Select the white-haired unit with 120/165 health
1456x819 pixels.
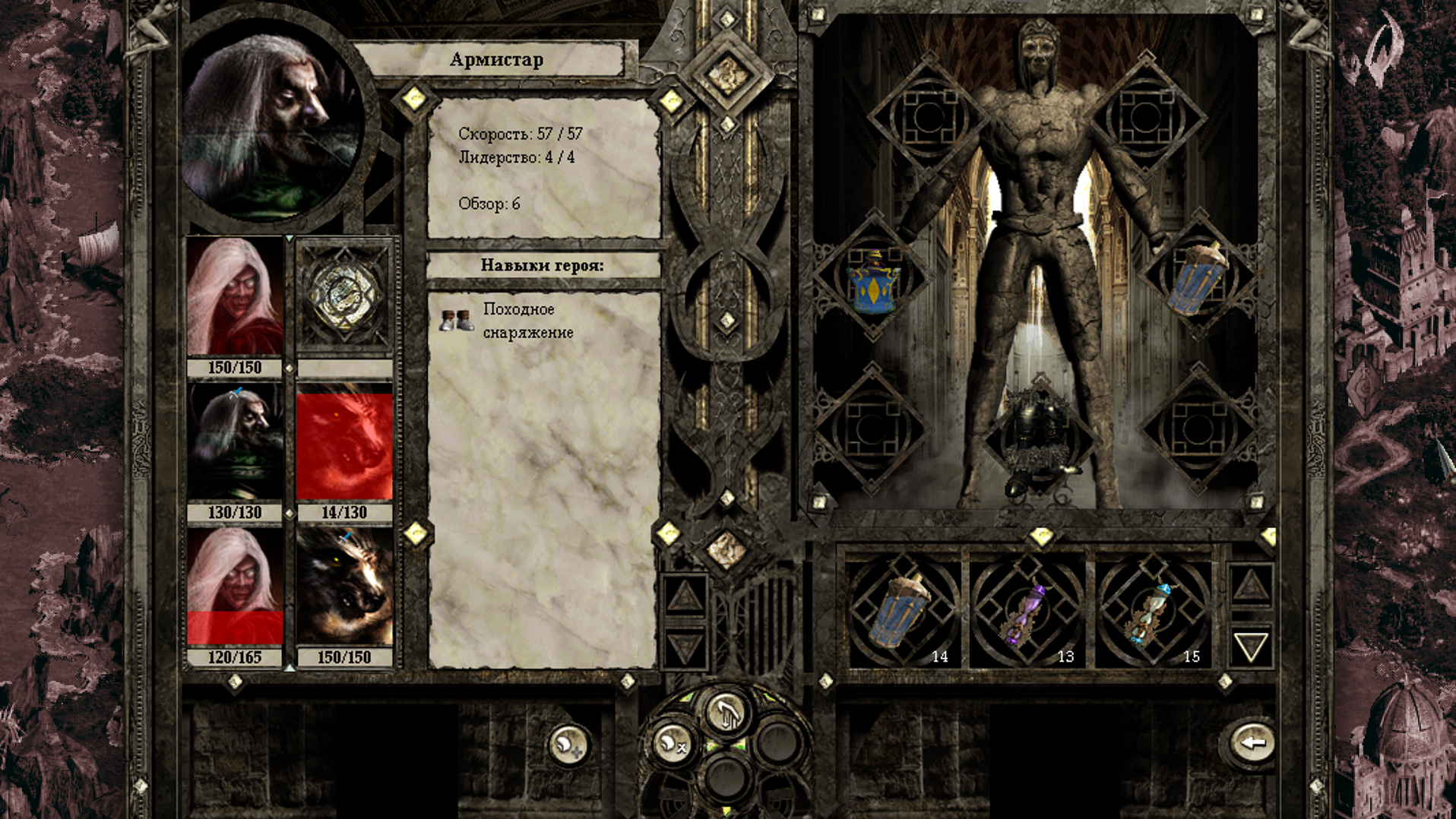pos(235,587)
